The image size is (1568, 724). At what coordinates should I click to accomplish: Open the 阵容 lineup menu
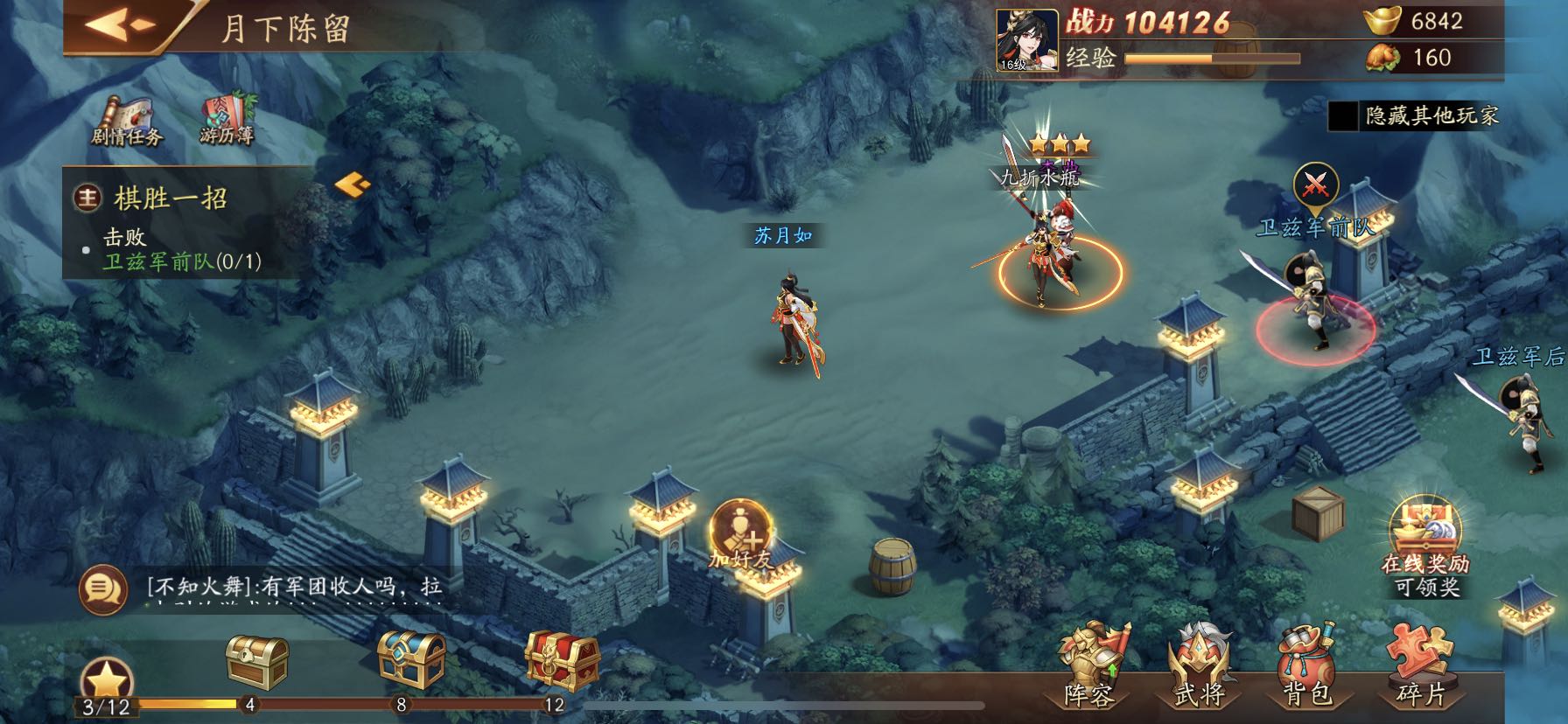coord(1089,666)
